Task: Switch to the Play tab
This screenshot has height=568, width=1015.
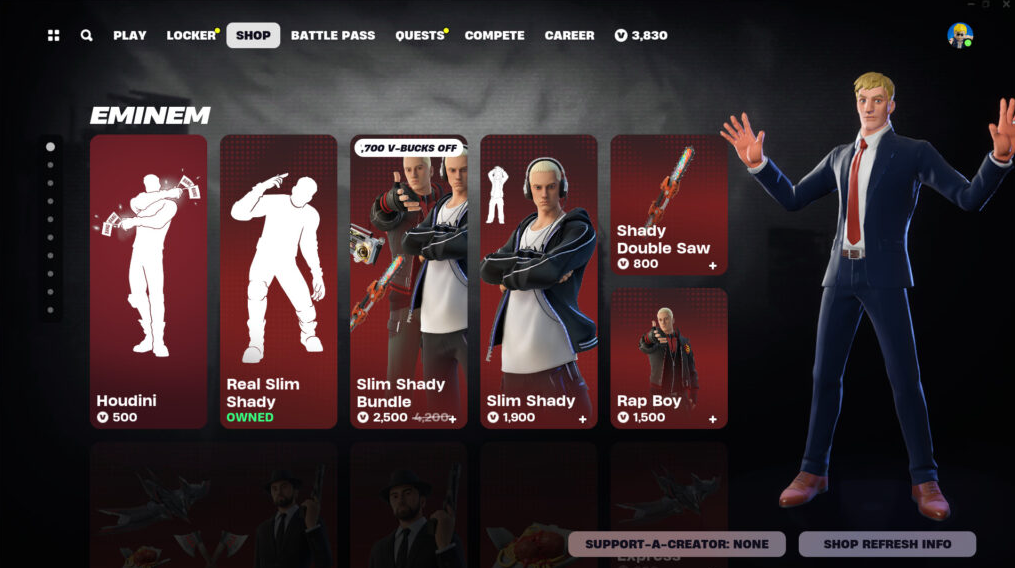Action: 130,36
